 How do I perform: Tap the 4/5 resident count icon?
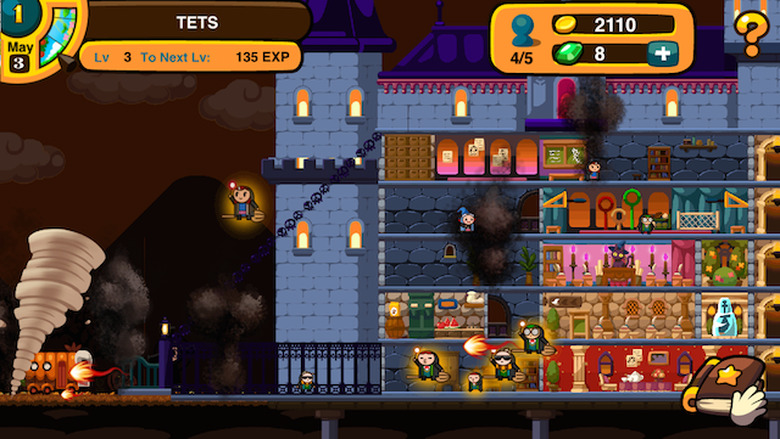[x=522, y=40]
